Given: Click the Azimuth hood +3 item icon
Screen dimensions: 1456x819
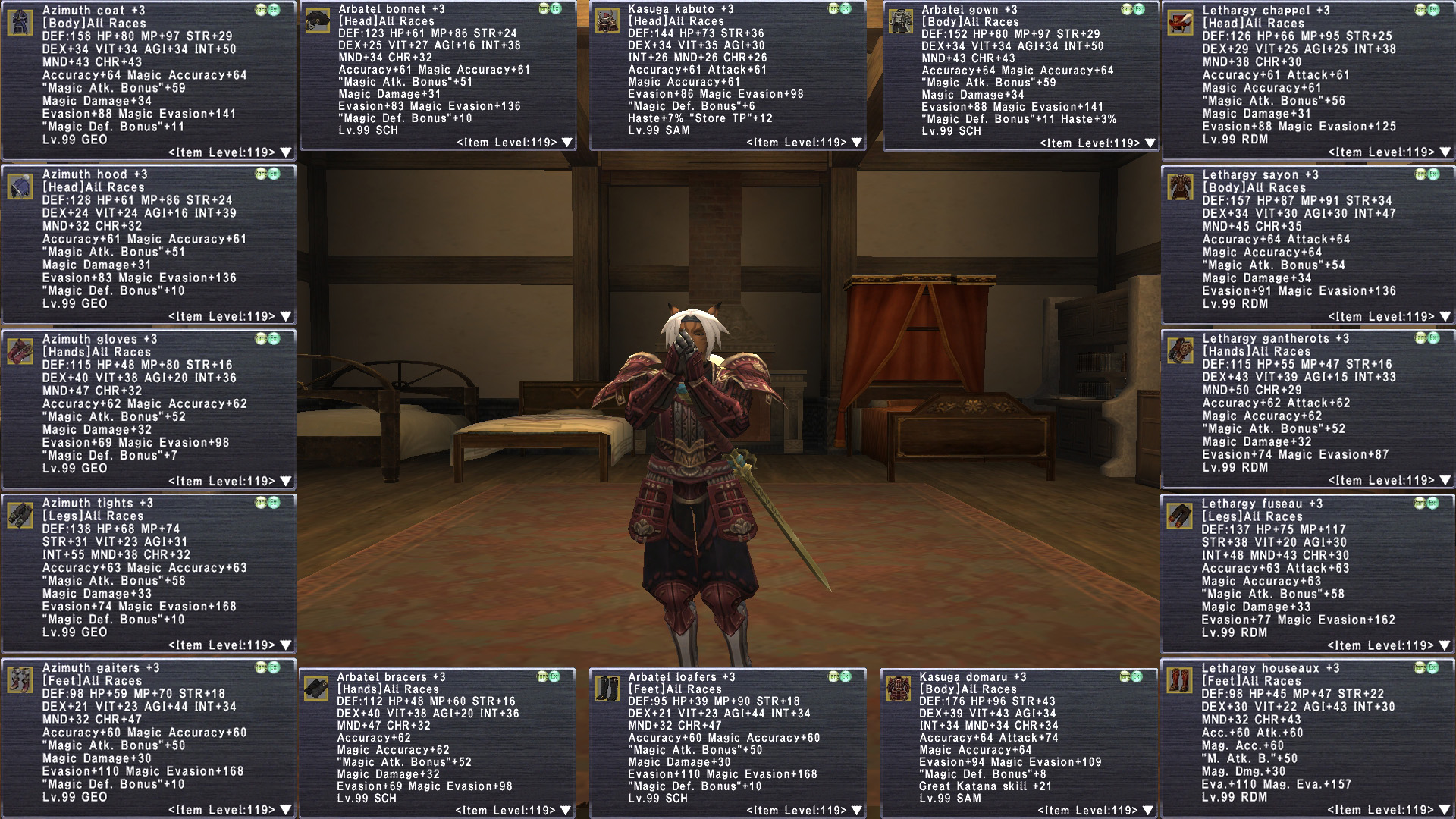Looking at the screenshot, I should click(x=20, y=187).
